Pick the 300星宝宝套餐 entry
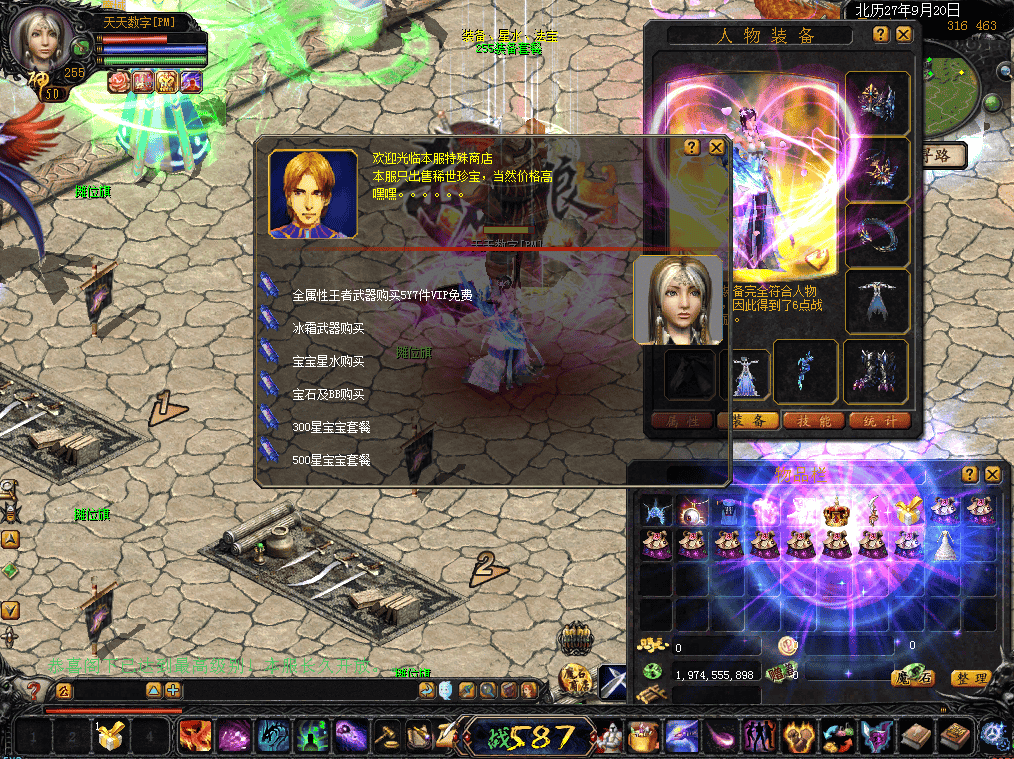This screenshot has width=1014, height=759. (x=331, y=427)
